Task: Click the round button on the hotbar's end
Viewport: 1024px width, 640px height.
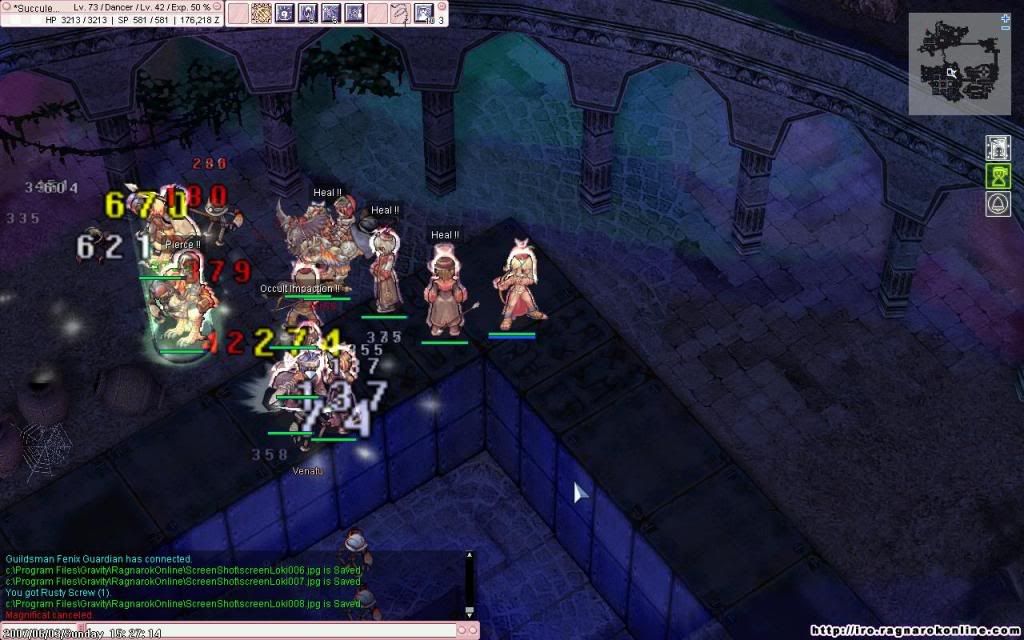Action: (x=442, y=8)
